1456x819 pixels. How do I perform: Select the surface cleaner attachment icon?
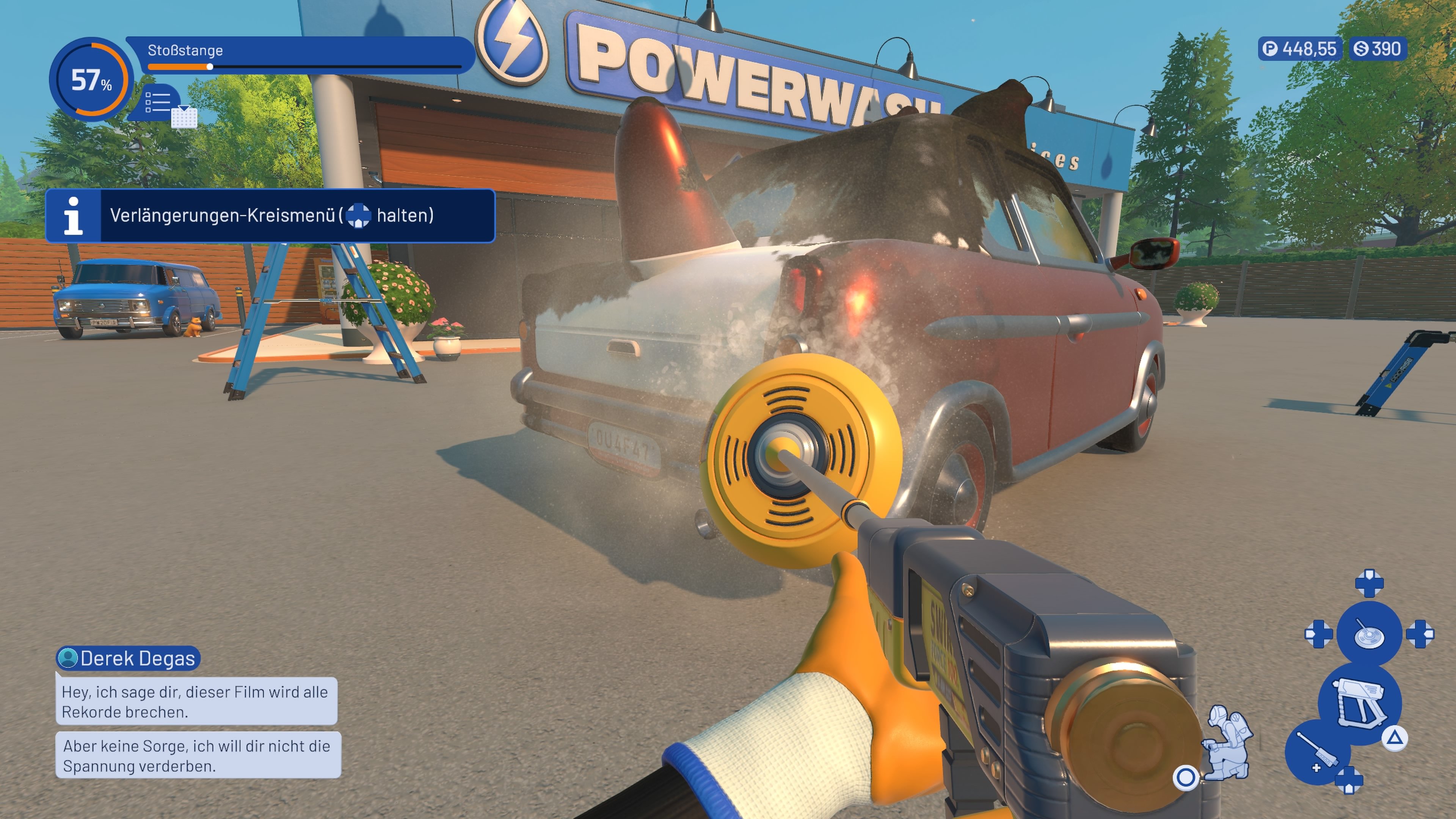coord(1369,634)
